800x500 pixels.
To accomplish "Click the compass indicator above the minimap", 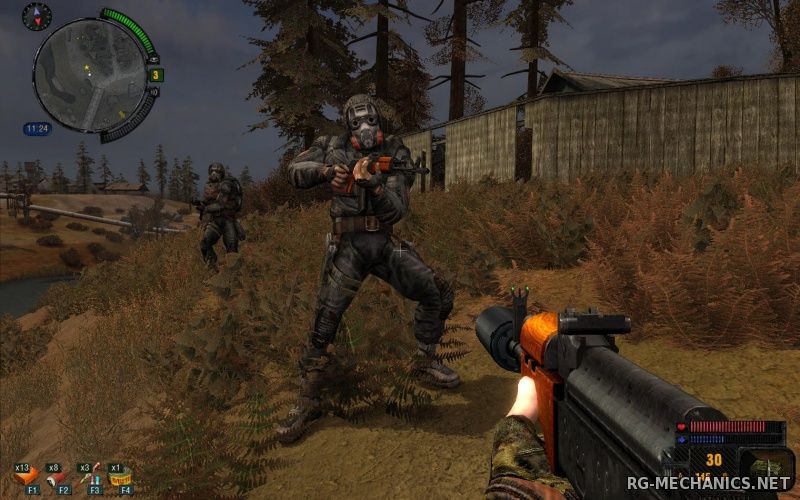I will click(36, 16).
